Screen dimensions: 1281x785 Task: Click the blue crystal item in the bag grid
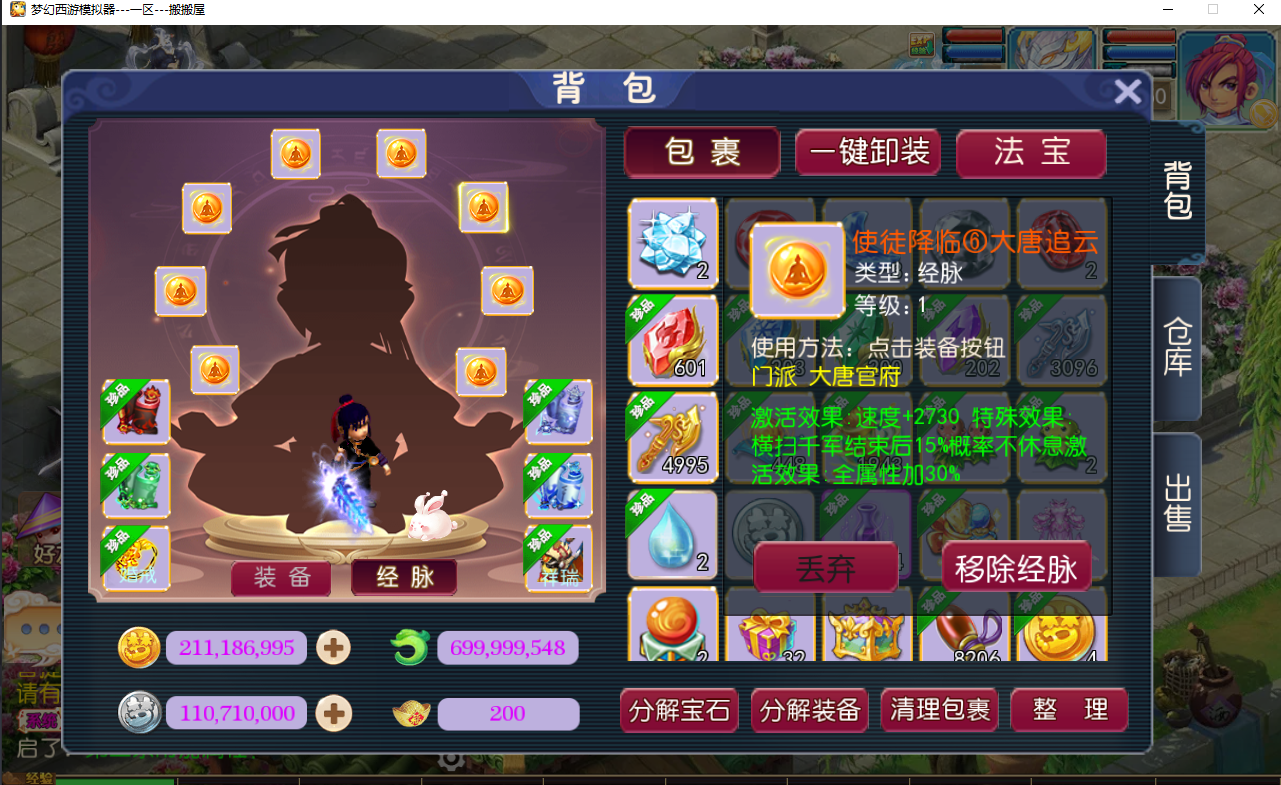[x=672, y=243]
